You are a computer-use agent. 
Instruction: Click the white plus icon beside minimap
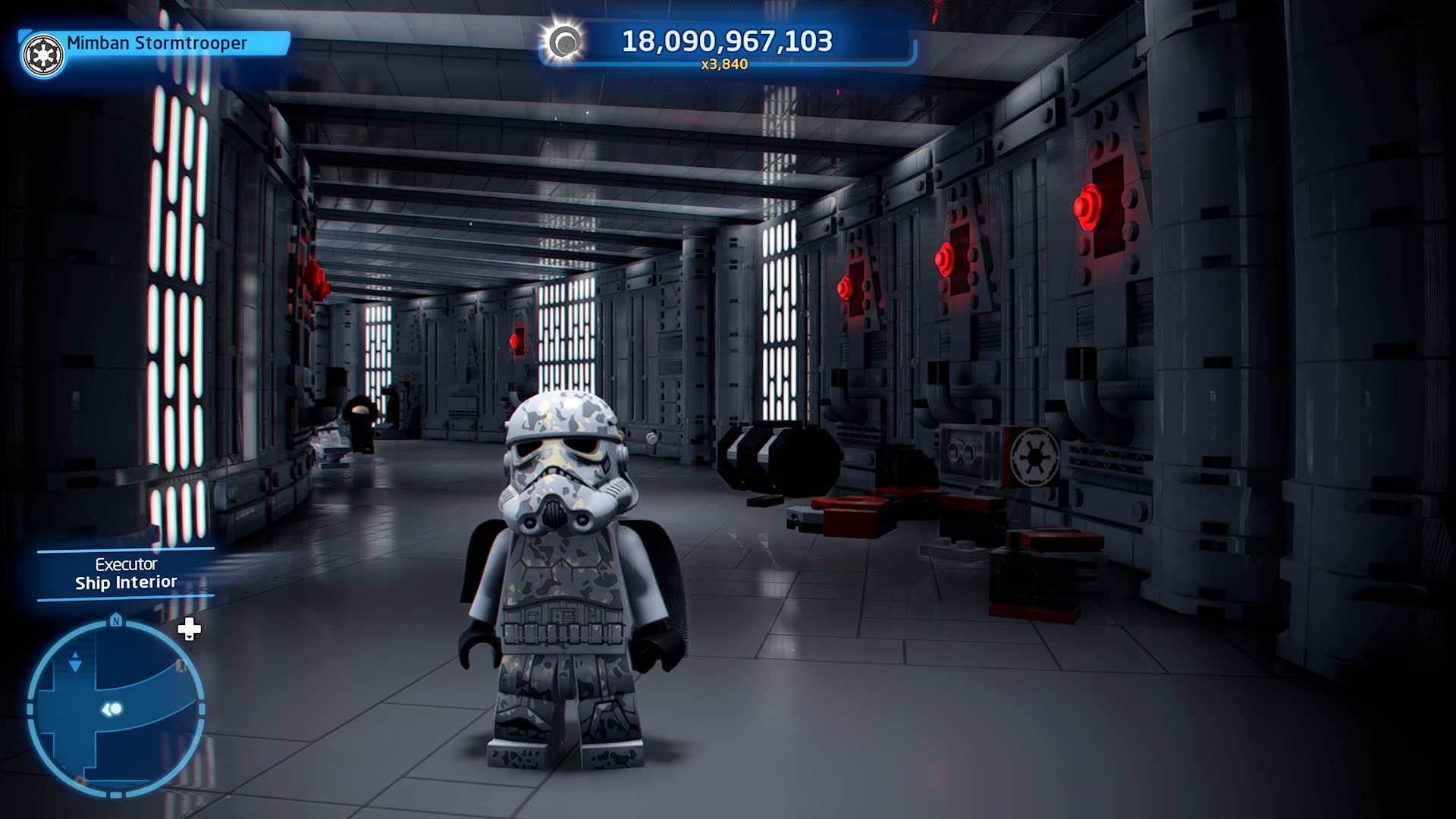coord(189,629)
